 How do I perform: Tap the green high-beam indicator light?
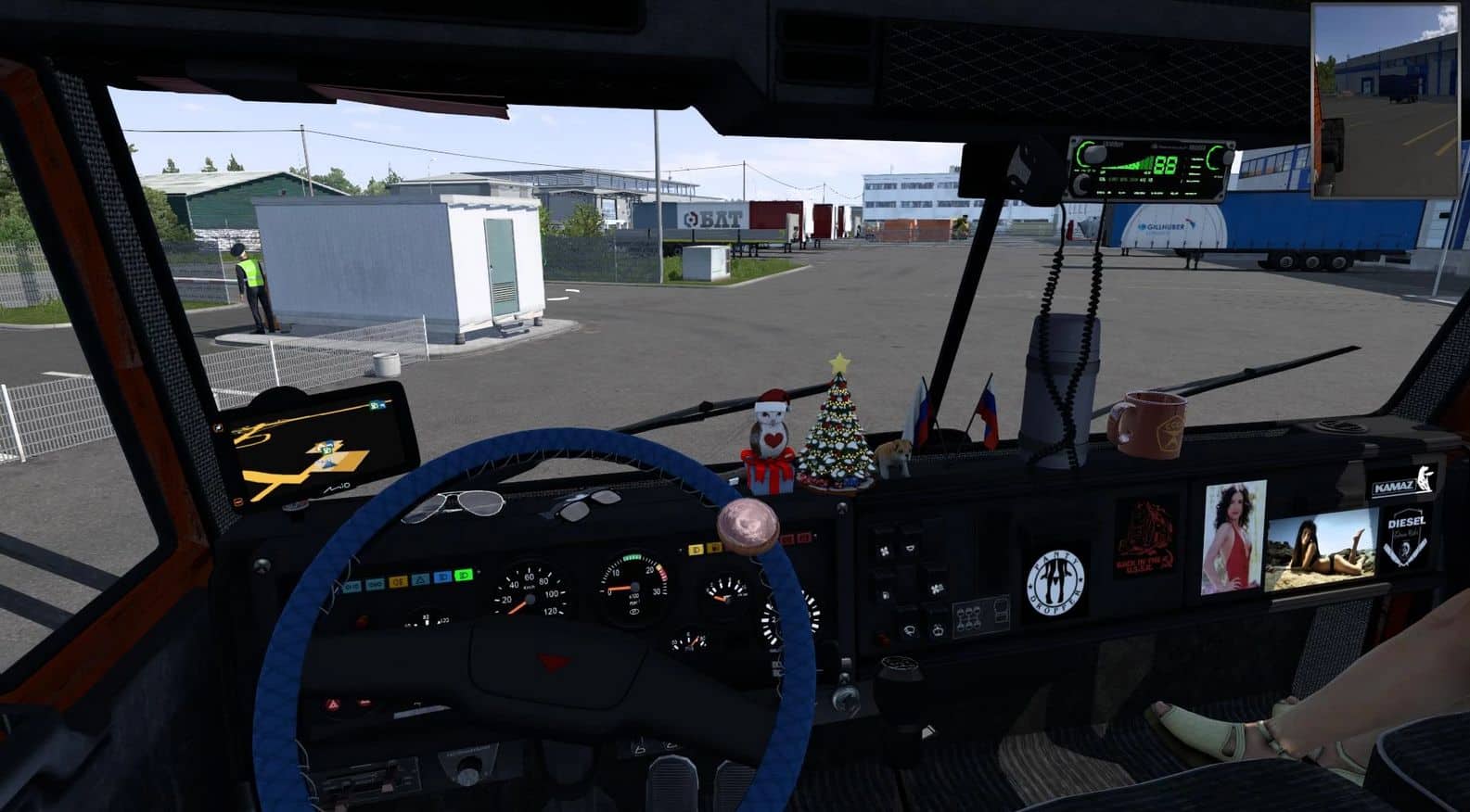(x=463, y=575)
